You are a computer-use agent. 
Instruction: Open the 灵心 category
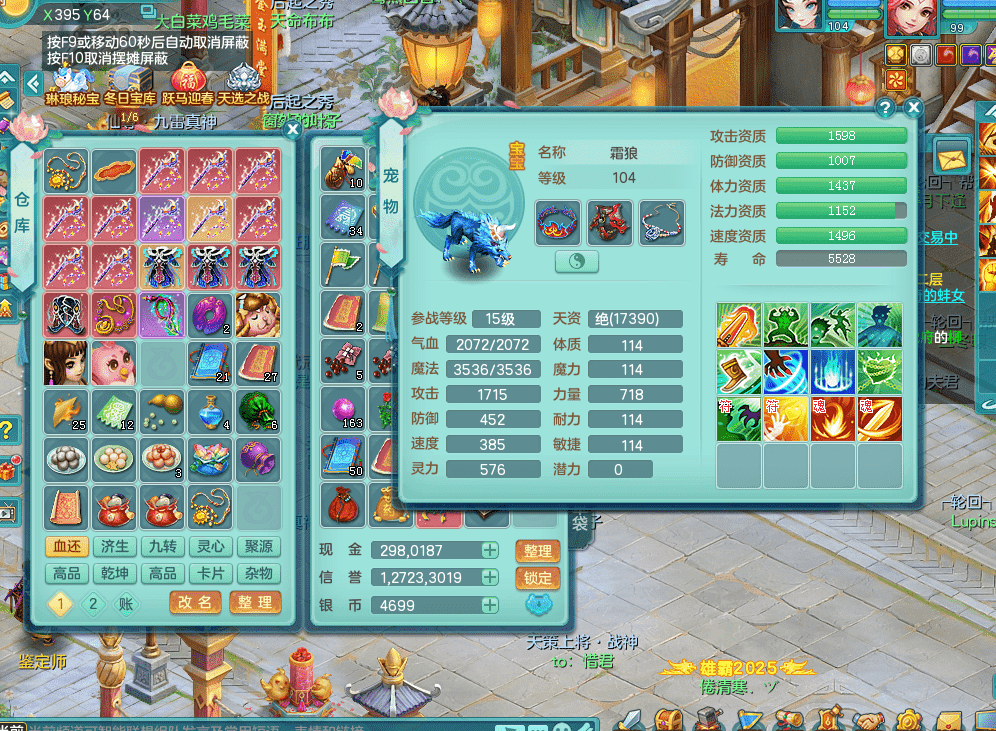pyautogui.click(x=211, y=546)
